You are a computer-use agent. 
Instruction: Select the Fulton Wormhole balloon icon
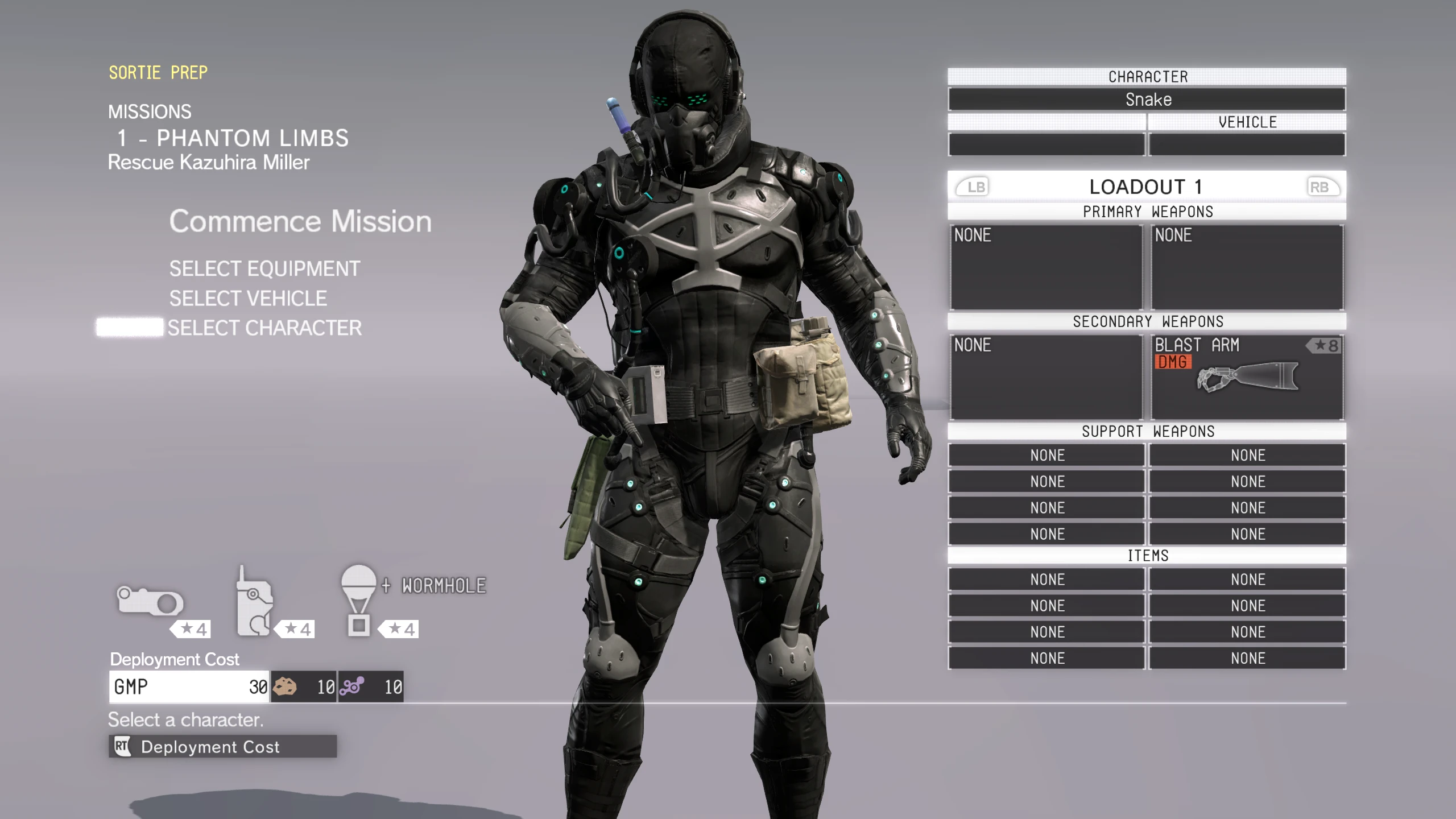[359, 601]
